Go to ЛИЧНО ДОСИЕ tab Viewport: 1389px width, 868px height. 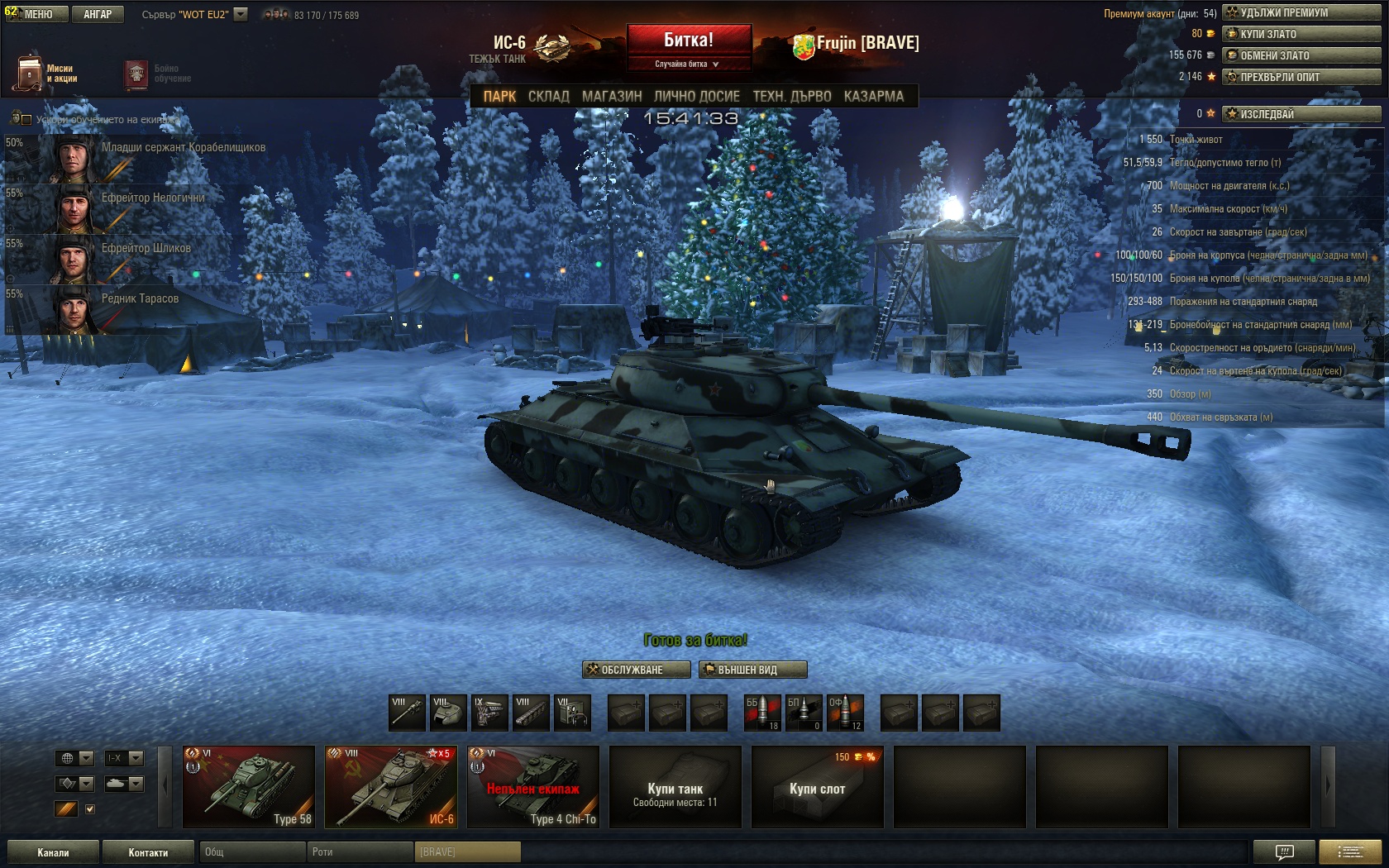click(696, 96)
